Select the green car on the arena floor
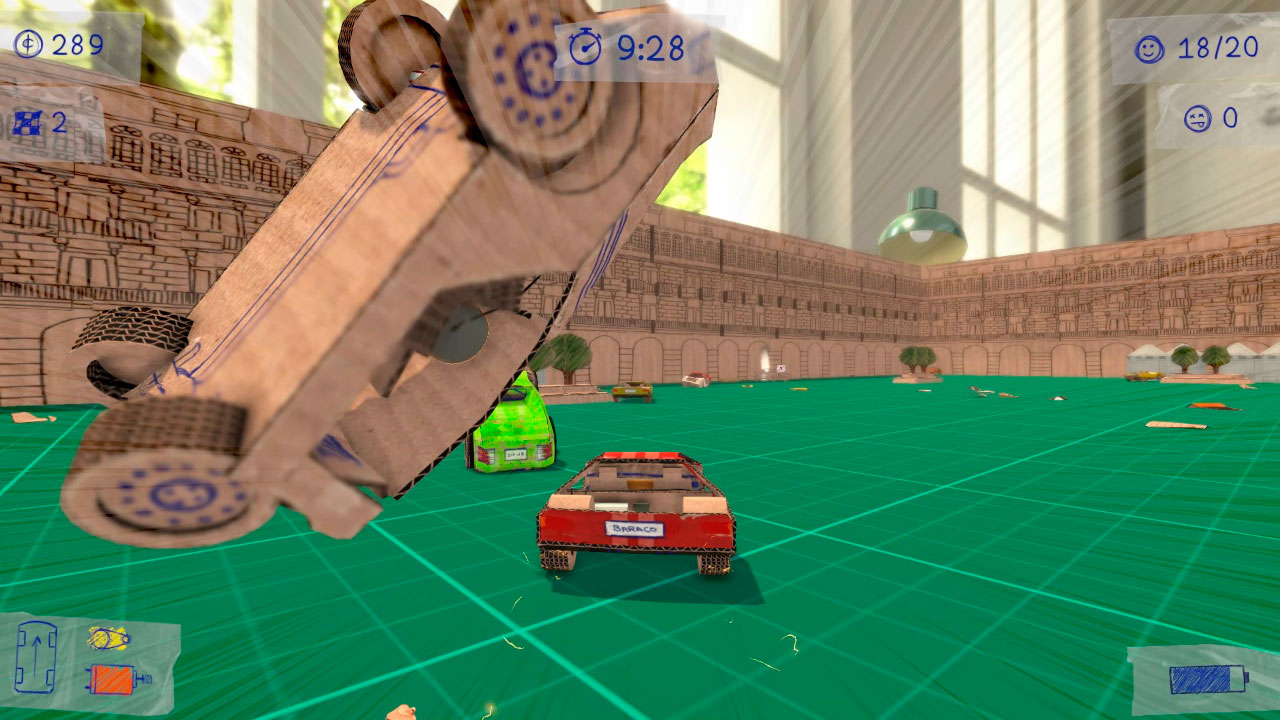The height and width of the screenshot is (720, 1280). (x=512, y=432)
